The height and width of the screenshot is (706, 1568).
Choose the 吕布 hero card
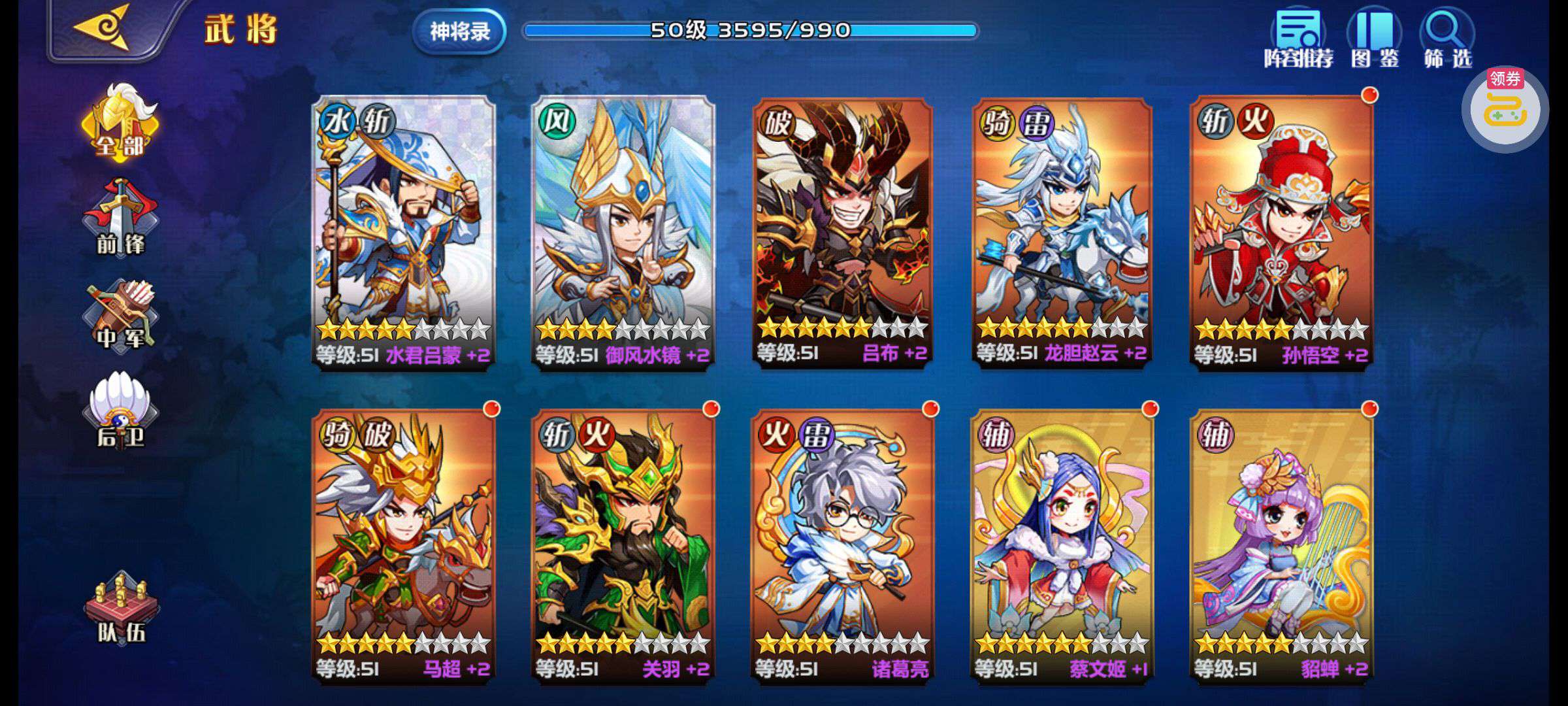(x=842, y=232)
